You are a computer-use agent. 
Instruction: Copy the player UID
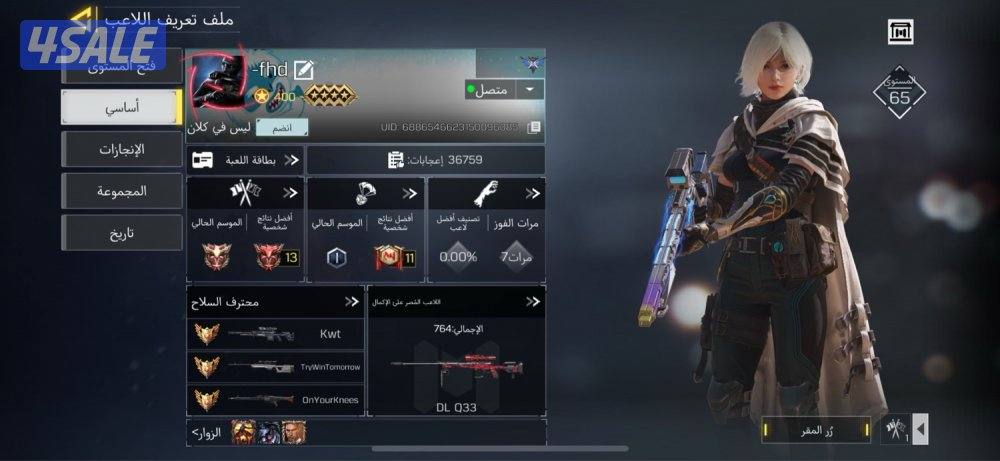click(x=535, y=127)
